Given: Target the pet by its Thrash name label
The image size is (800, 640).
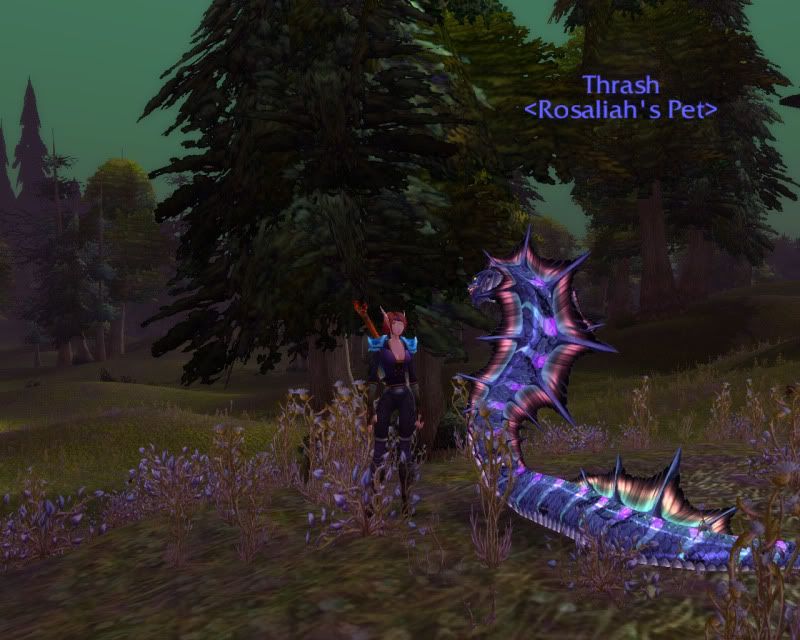Looking at the screenshot, I should click(620, 84).
